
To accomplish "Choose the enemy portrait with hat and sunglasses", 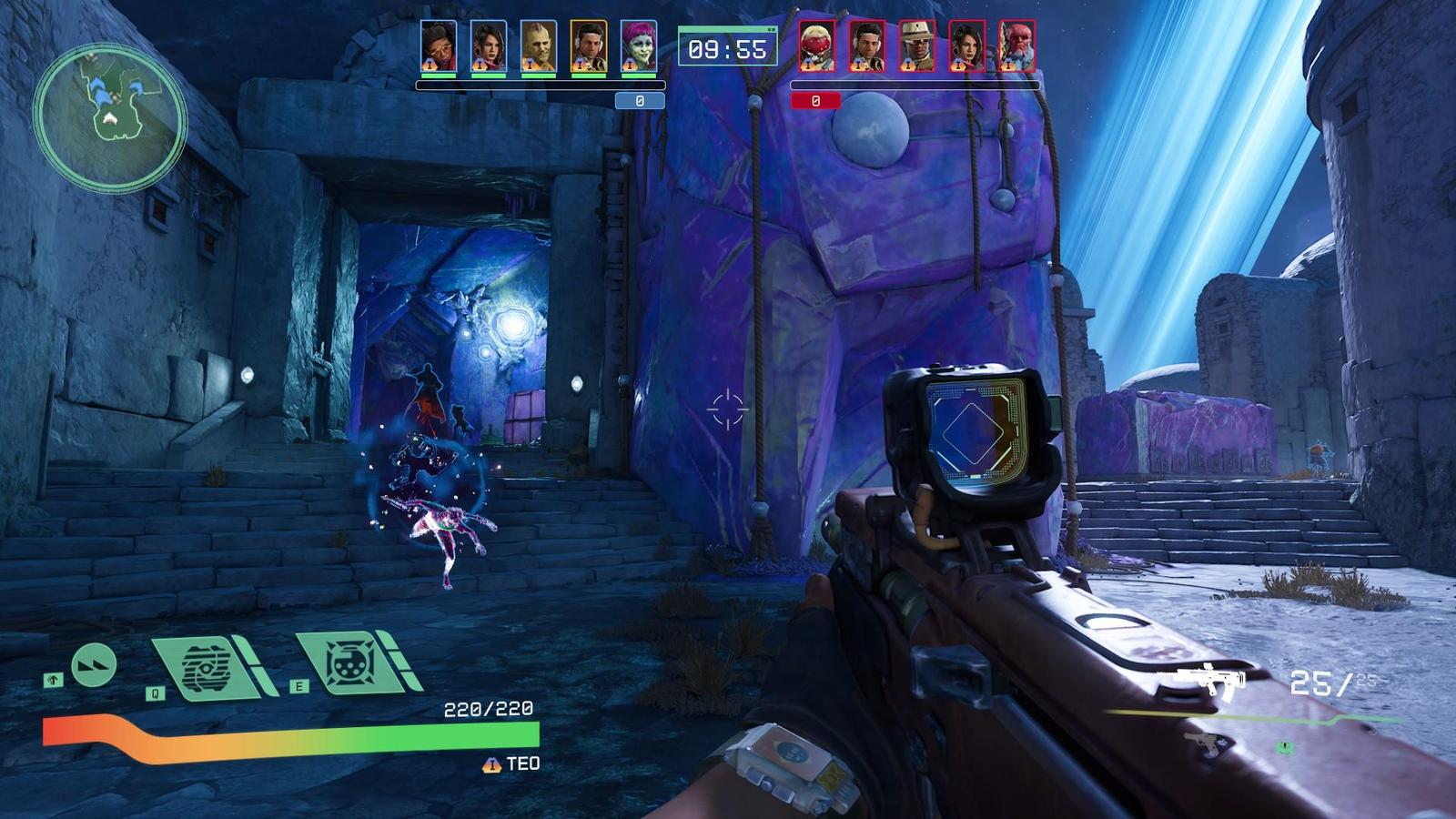I will [917, 46].
